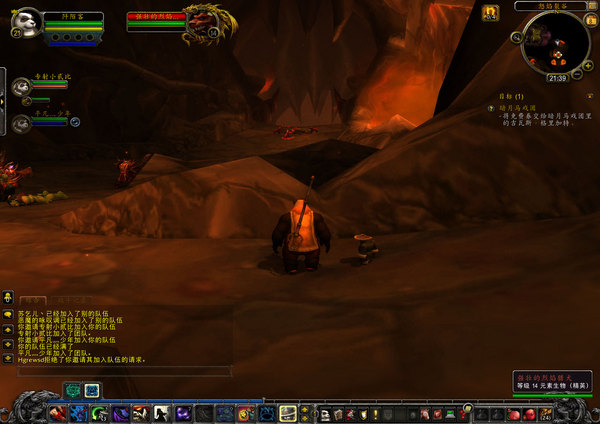Click the minimap clock showing 21:39
The width and height of the screenshot is (600, 424).
pyautogui.click(x=557, y=77)
